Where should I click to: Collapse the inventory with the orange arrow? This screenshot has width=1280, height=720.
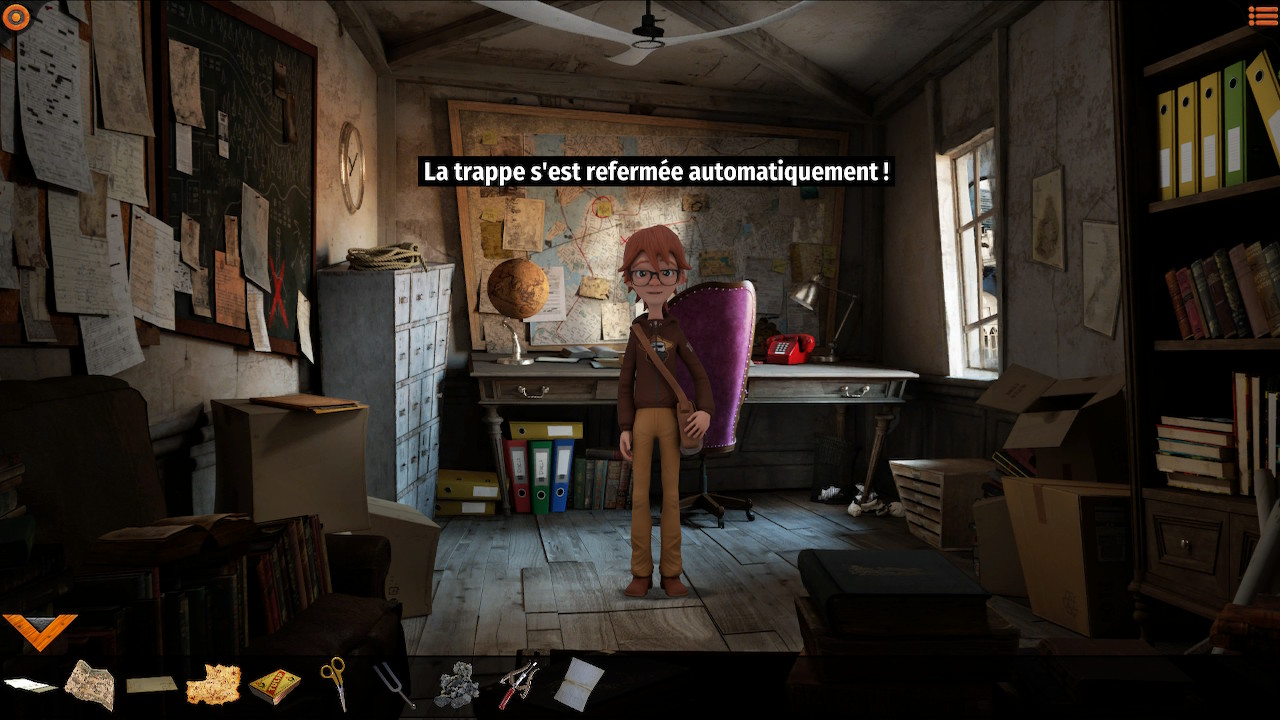click(x=40, y=631)
